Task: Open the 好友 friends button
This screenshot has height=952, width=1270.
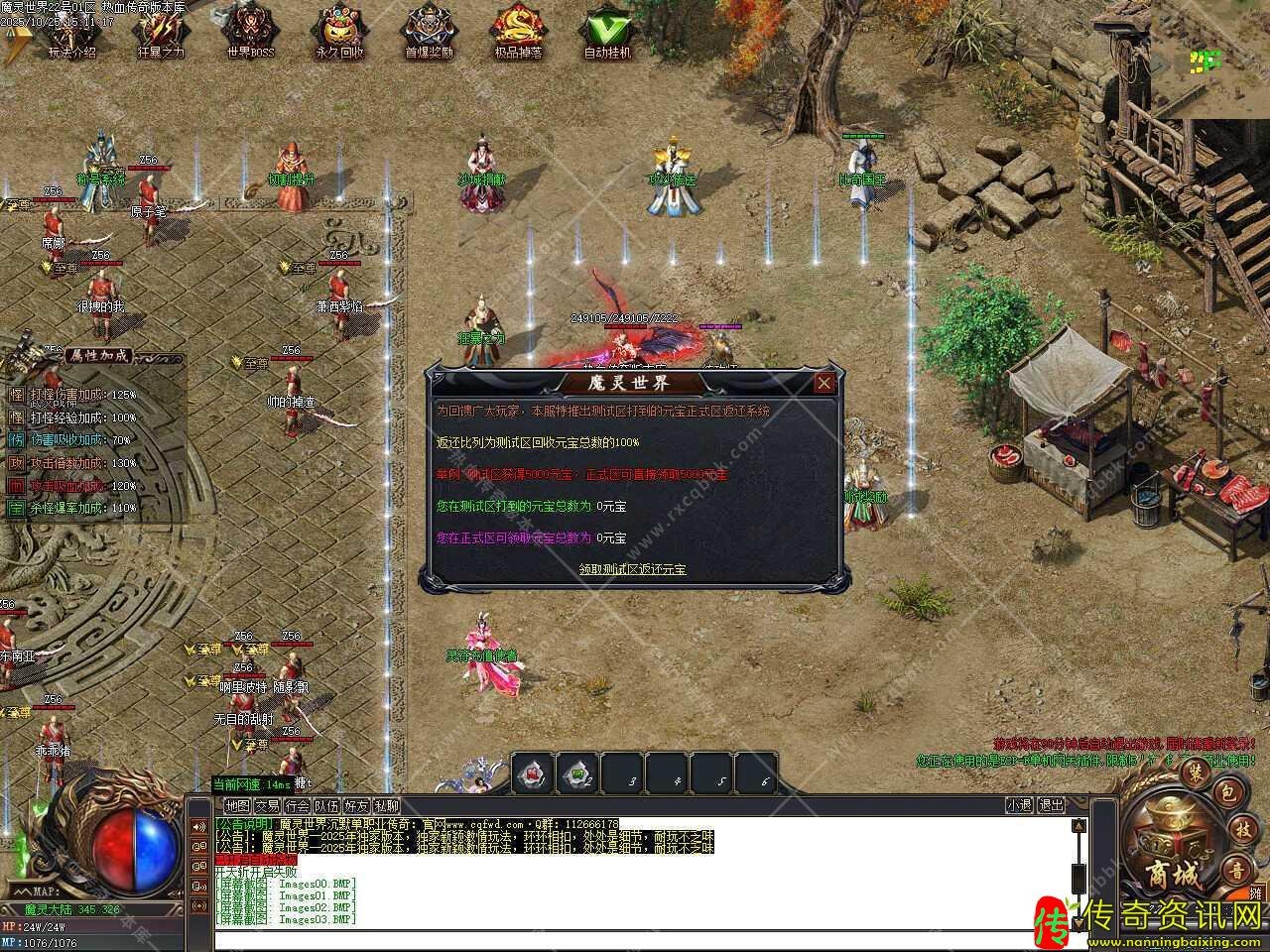Action: tap(356, 806)
